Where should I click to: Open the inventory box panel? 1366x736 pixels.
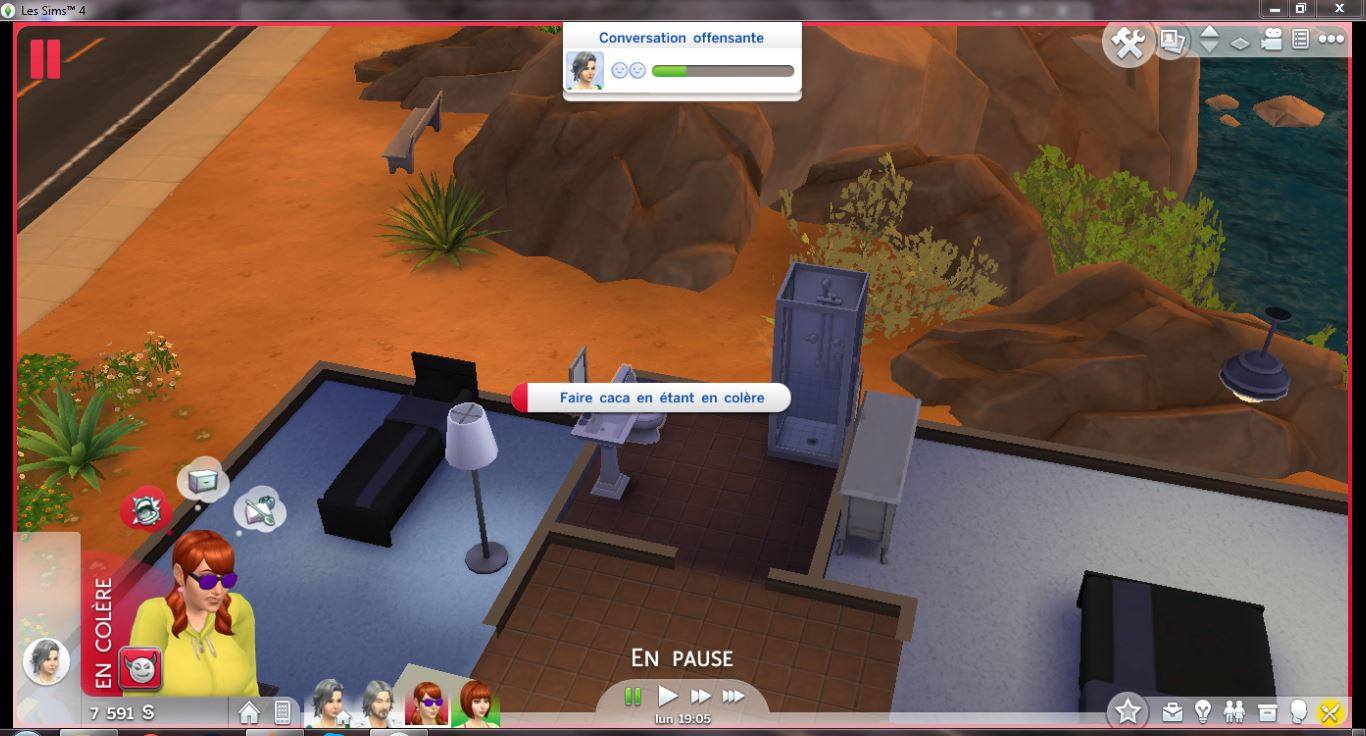[1267, 712]
